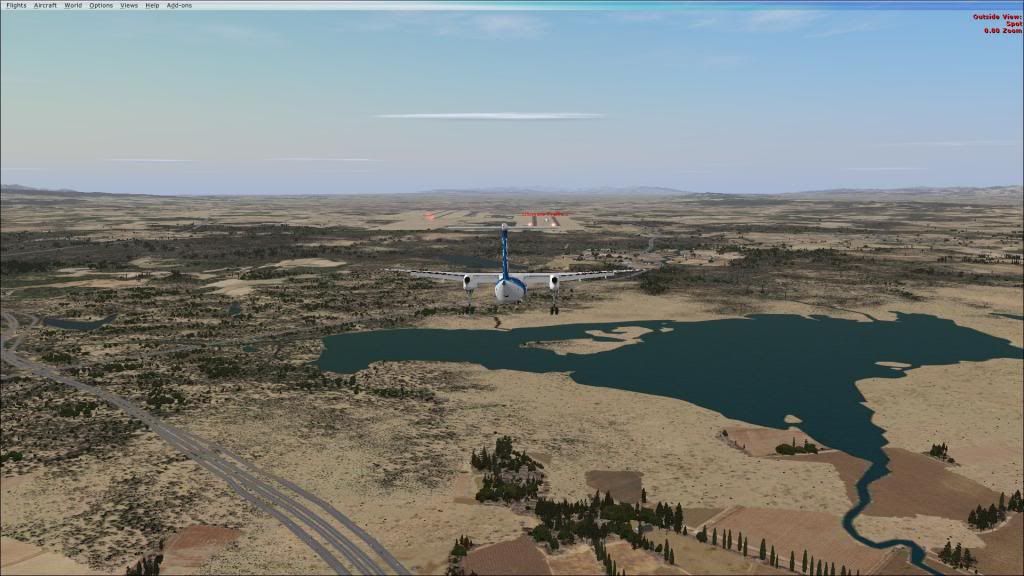Viewport: 1024px width, 576px height.
Task: Open the Options menu
Action: 101,5
